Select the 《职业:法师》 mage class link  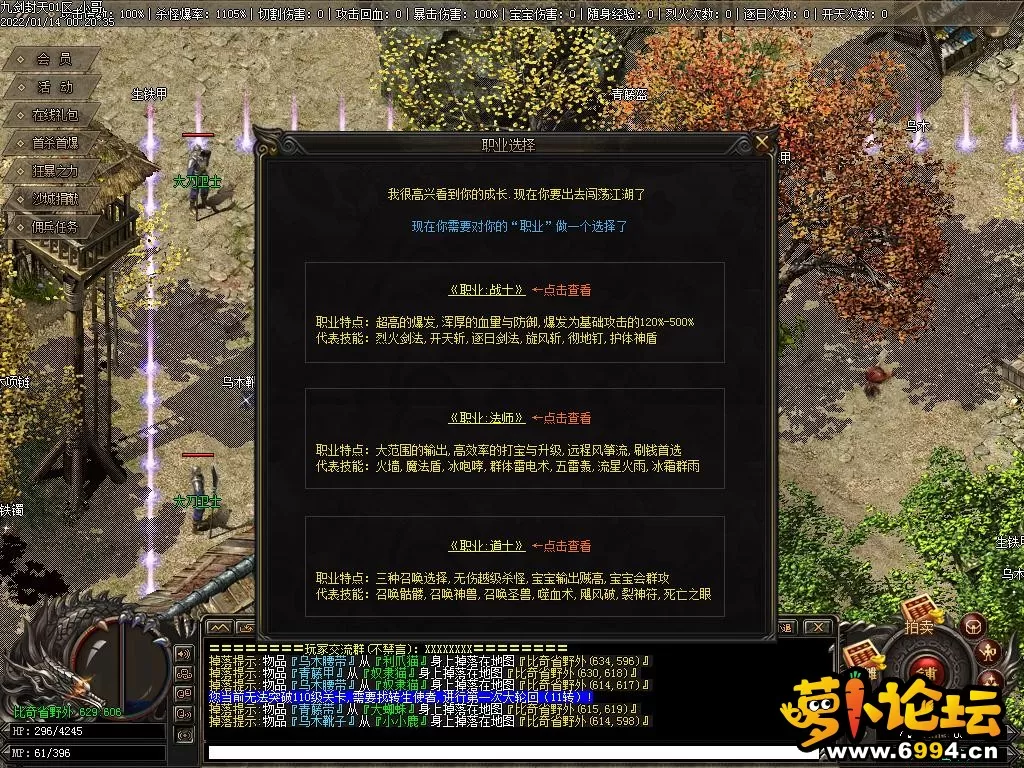pos(487,418)
